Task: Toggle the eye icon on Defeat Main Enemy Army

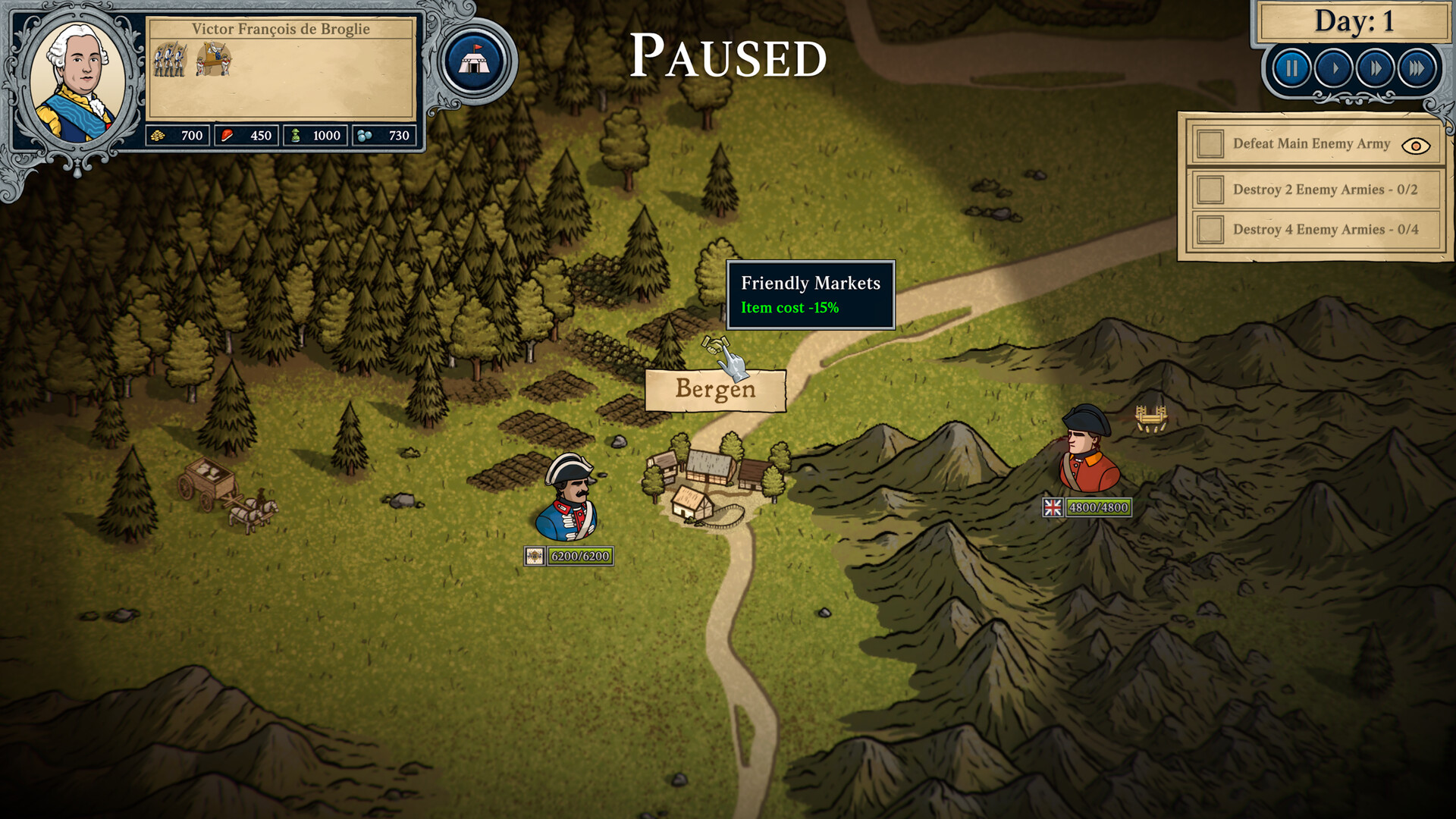Action: [1415, 146]
